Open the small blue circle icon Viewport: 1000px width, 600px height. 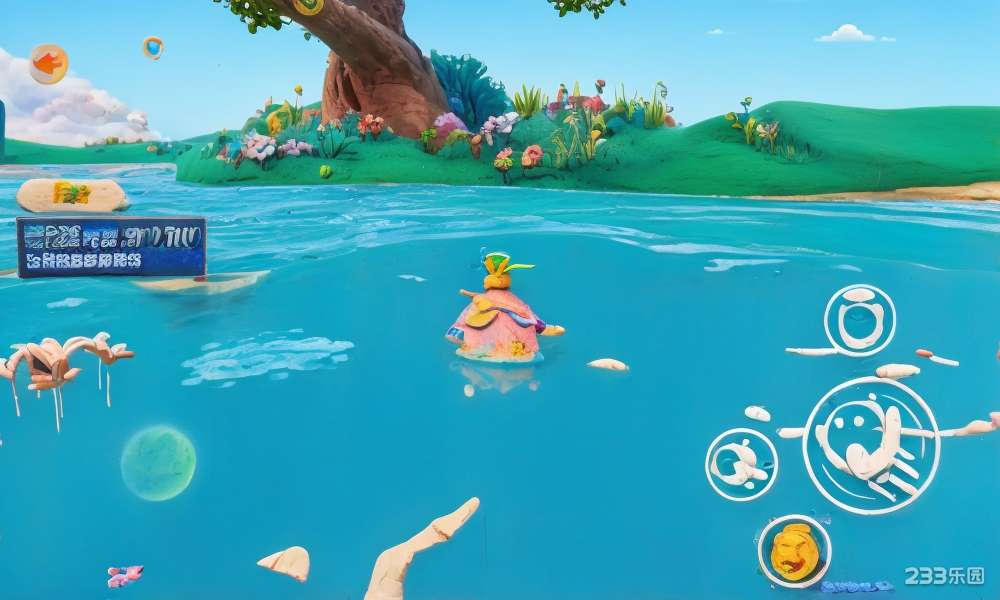tap(152, 47)
